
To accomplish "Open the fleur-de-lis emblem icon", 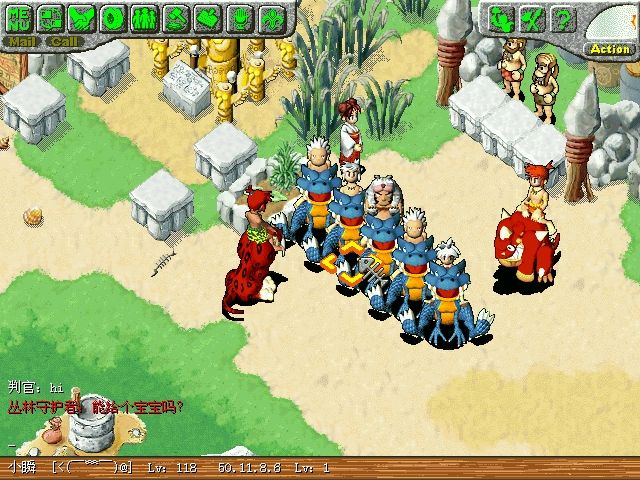I will (269, 17).
